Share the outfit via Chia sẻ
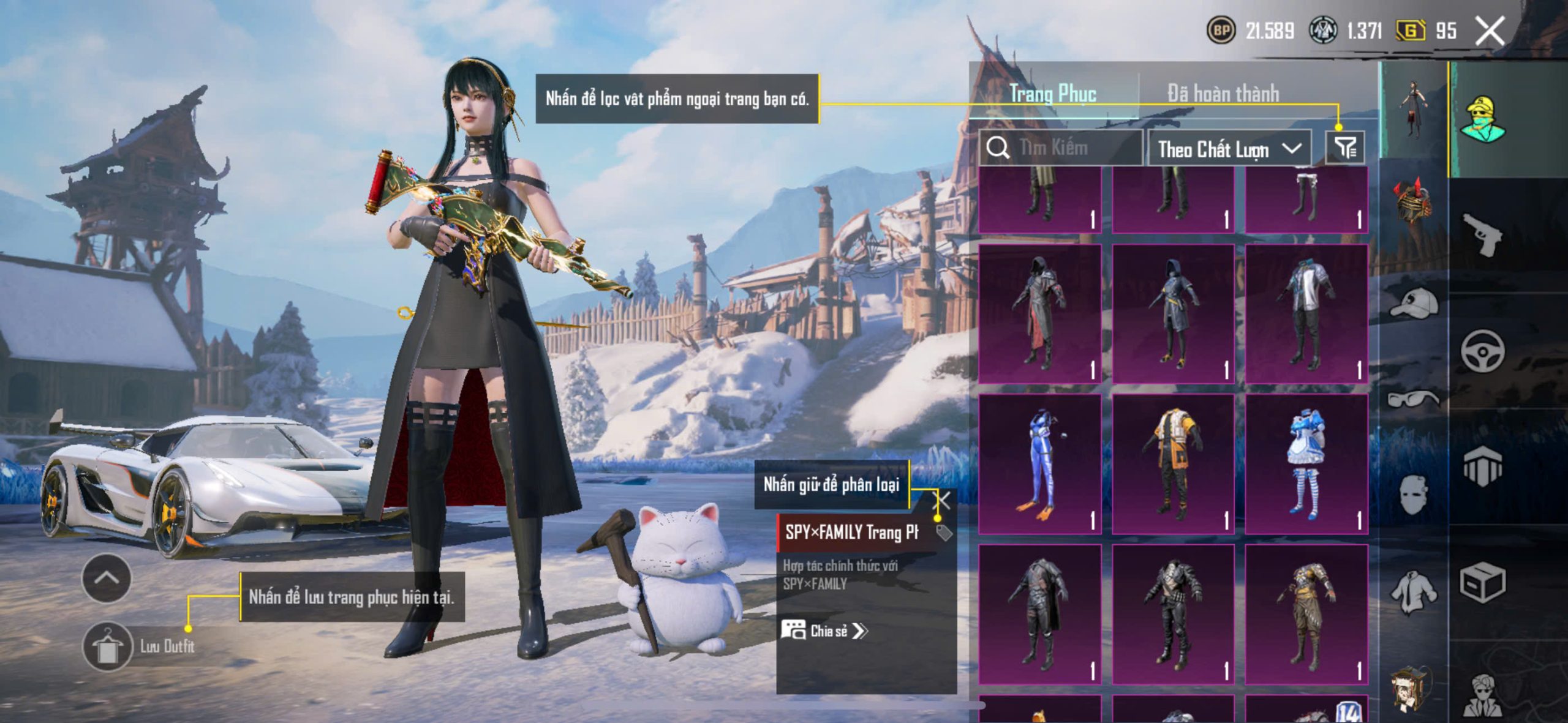Viewport: 1568px width, 723px height. coord(824,631)
